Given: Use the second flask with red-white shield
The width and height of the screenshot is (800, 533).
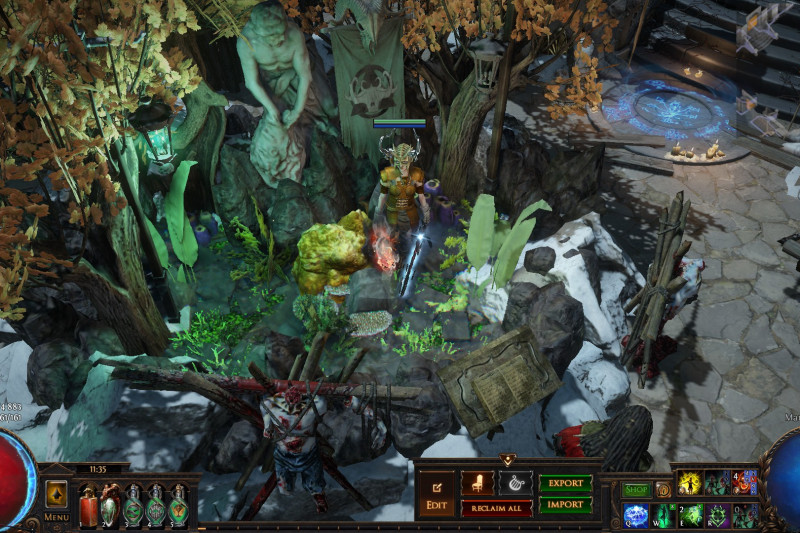Looking at the screenshot, I should [x=110, y=506].
